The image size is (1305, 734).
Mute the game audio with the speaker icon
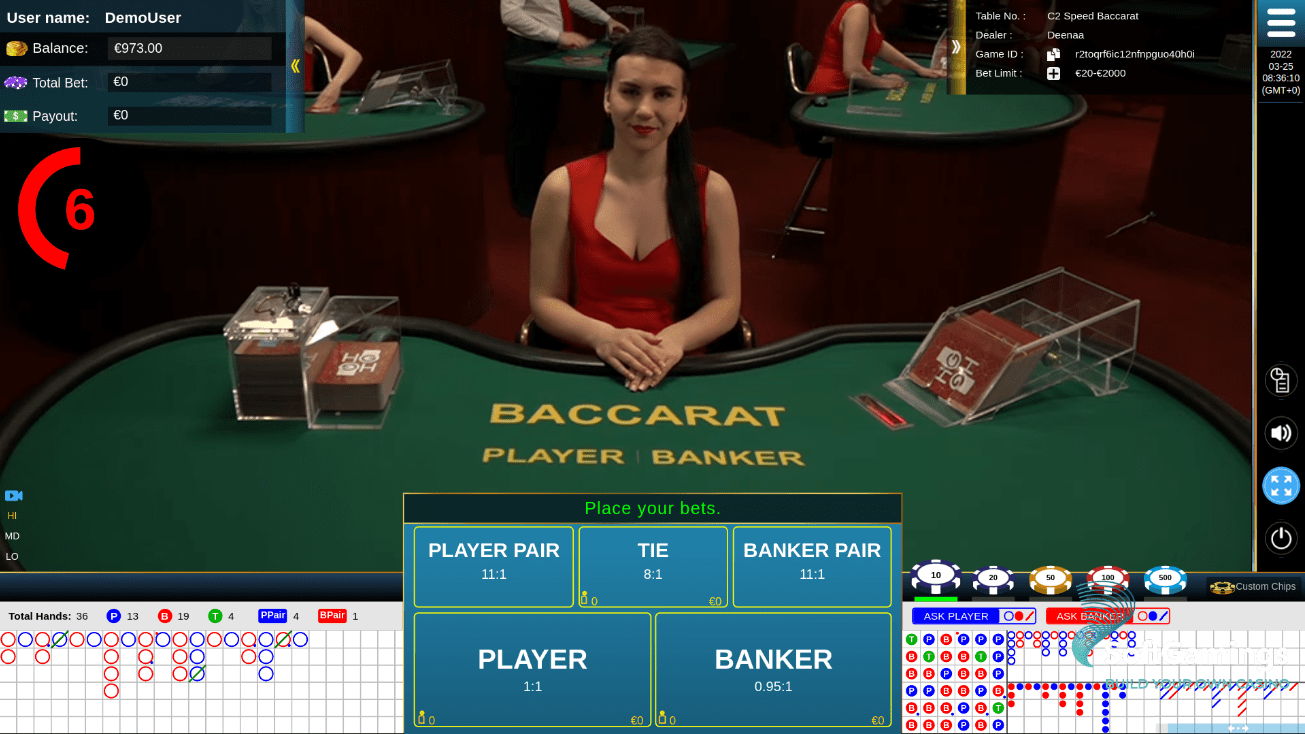tap(1281, 432)
